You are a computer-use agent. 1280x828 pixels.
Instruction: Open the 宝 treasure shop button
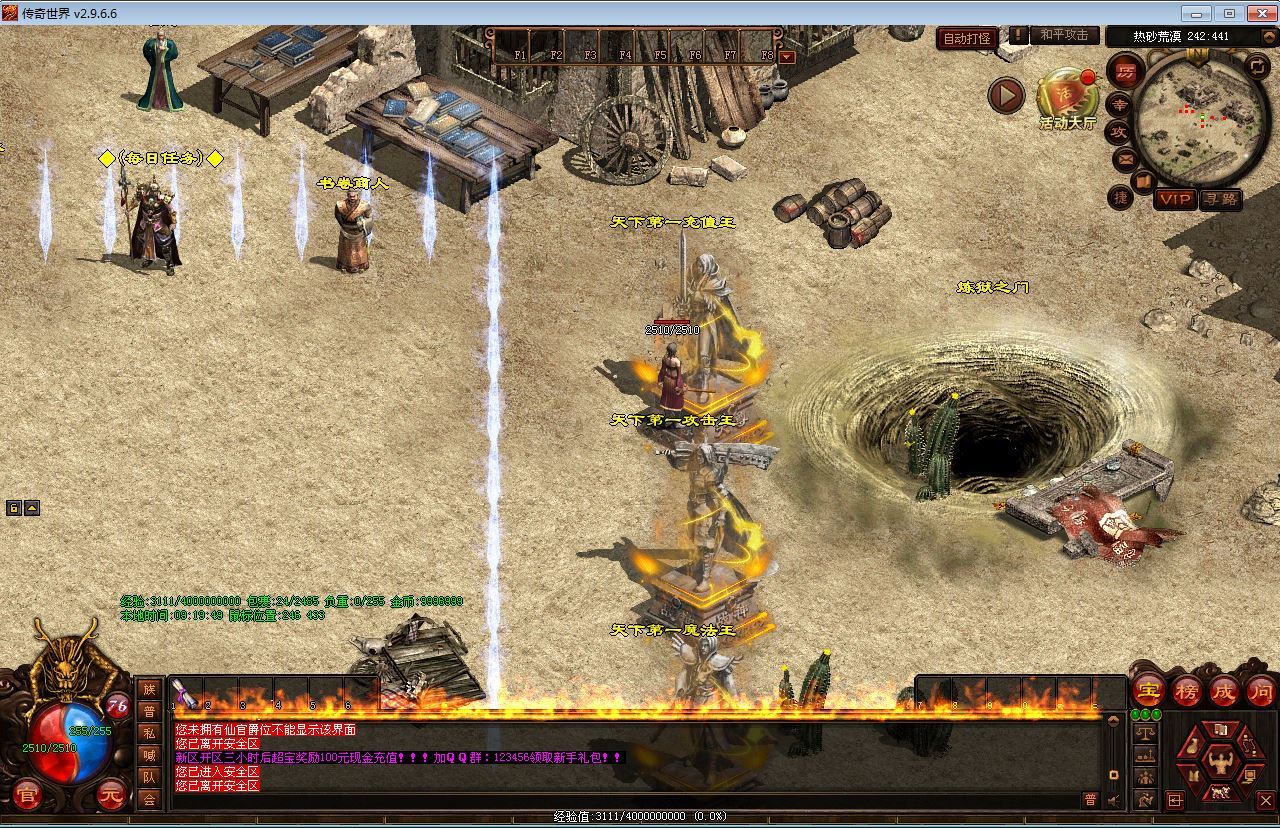[1149, 690]
